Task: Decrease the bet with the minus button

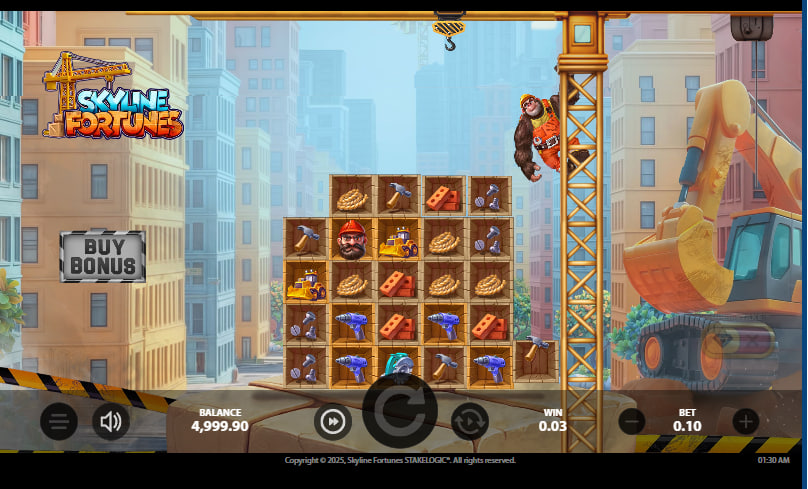Action: [x=631, y=421]
